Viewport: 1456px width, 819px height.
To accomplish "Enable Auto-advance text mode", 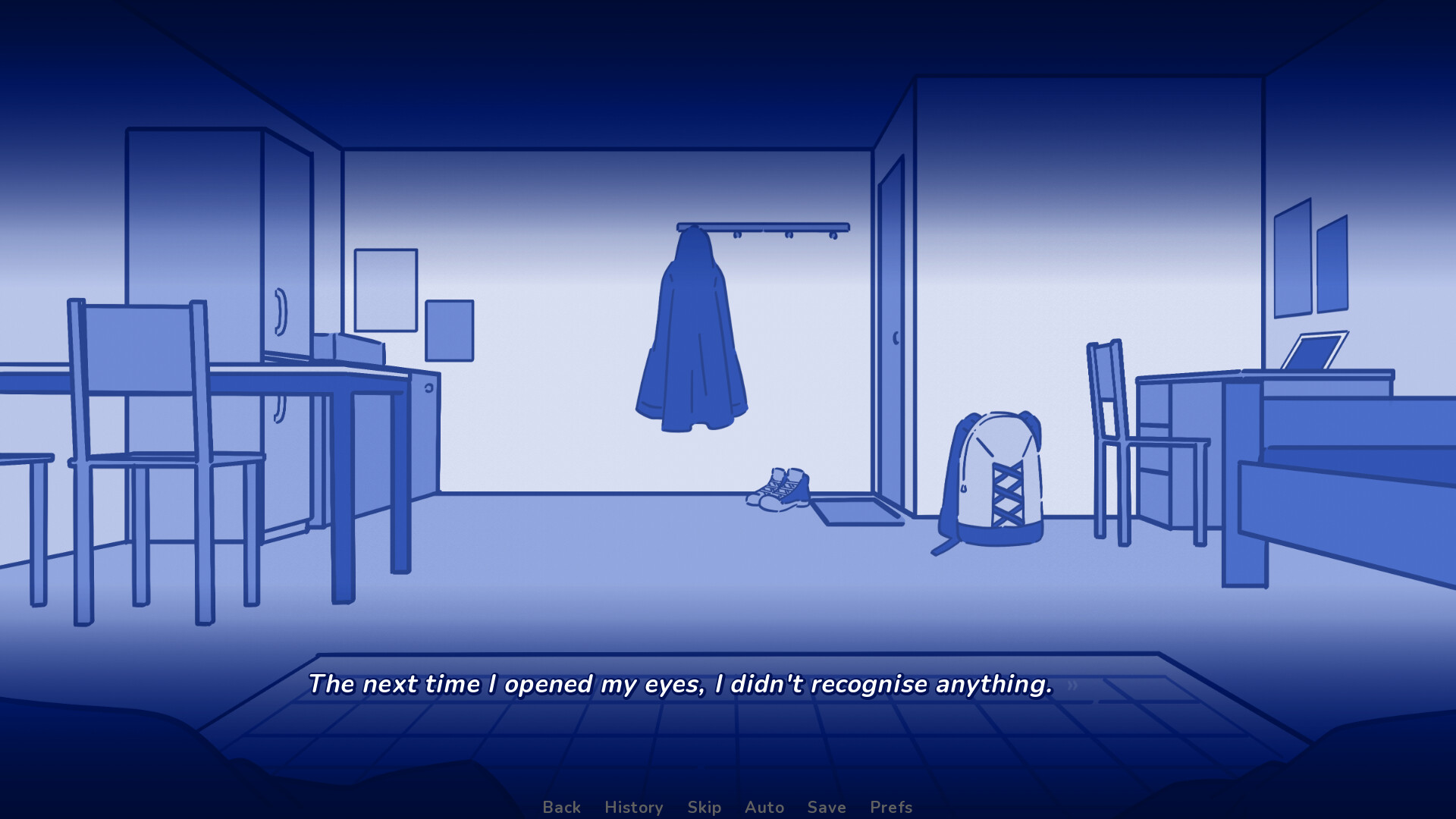I will 764,807.
